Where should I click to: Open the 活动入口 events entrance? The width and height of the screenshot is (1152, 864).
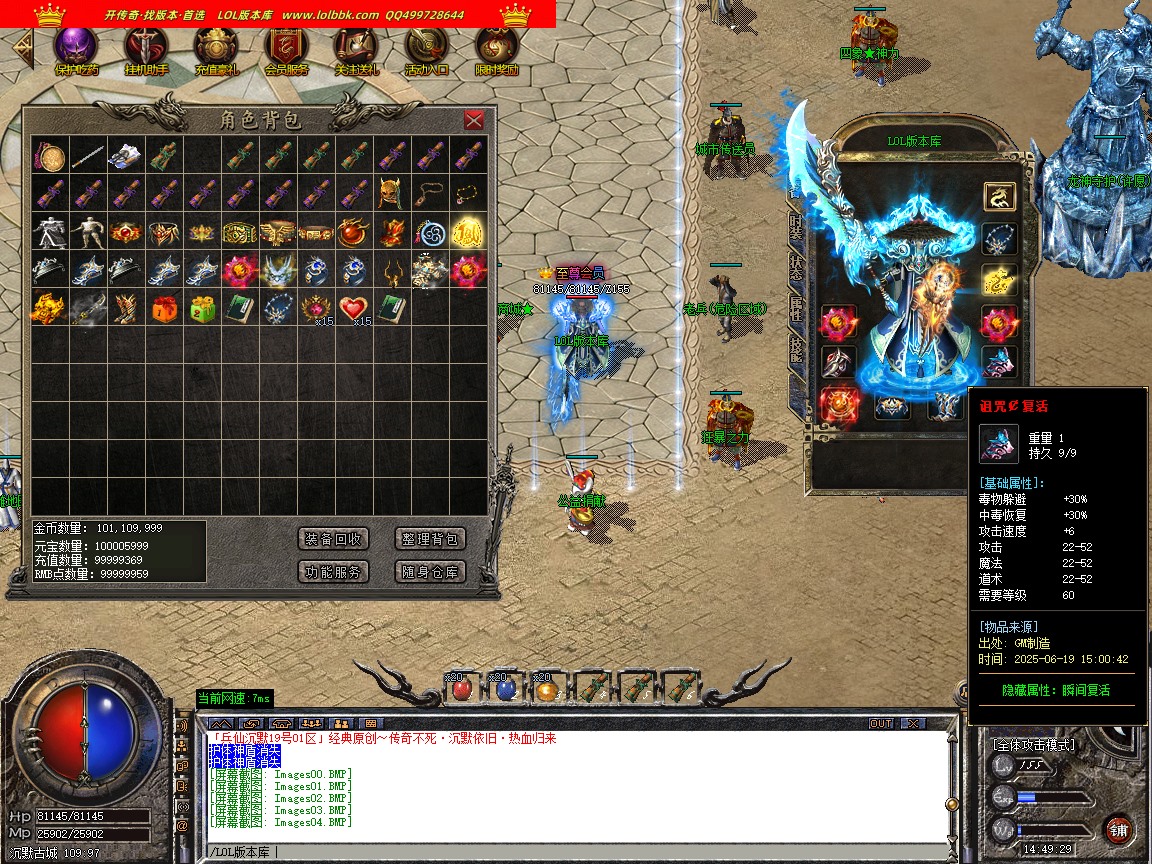tap(426, 50)
